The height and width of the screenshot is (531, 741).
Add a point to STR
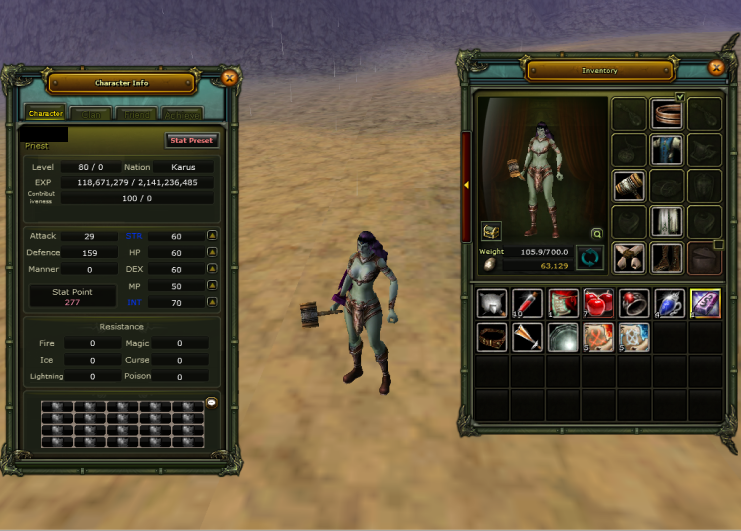point(212,236)
